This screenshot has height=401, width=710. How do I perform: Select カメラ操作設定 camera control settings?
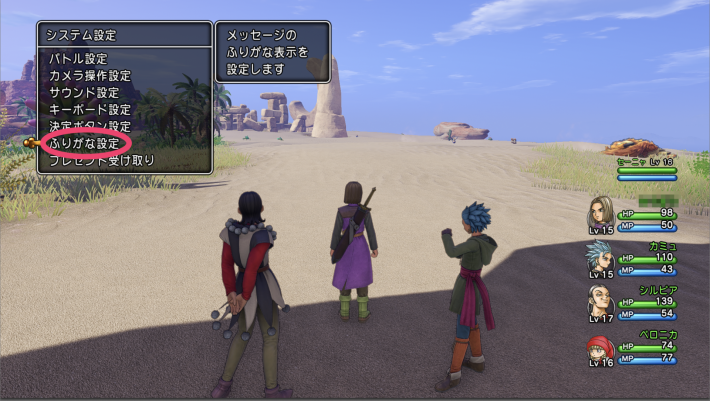click(90, 76)
